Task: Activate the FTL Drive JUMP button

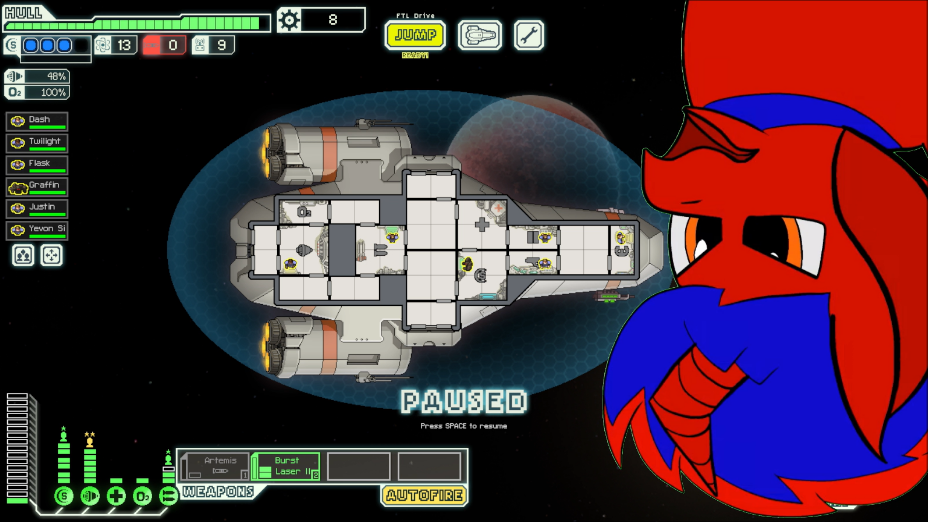Action: click(415, 35)
